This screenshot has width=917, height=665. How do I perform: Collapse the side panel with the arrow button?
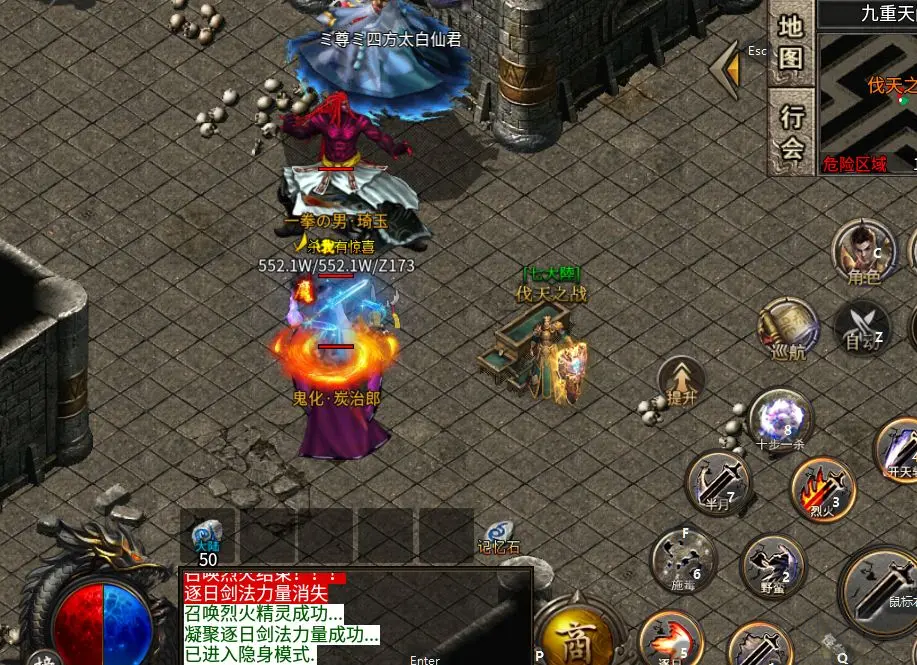(727, 70)
